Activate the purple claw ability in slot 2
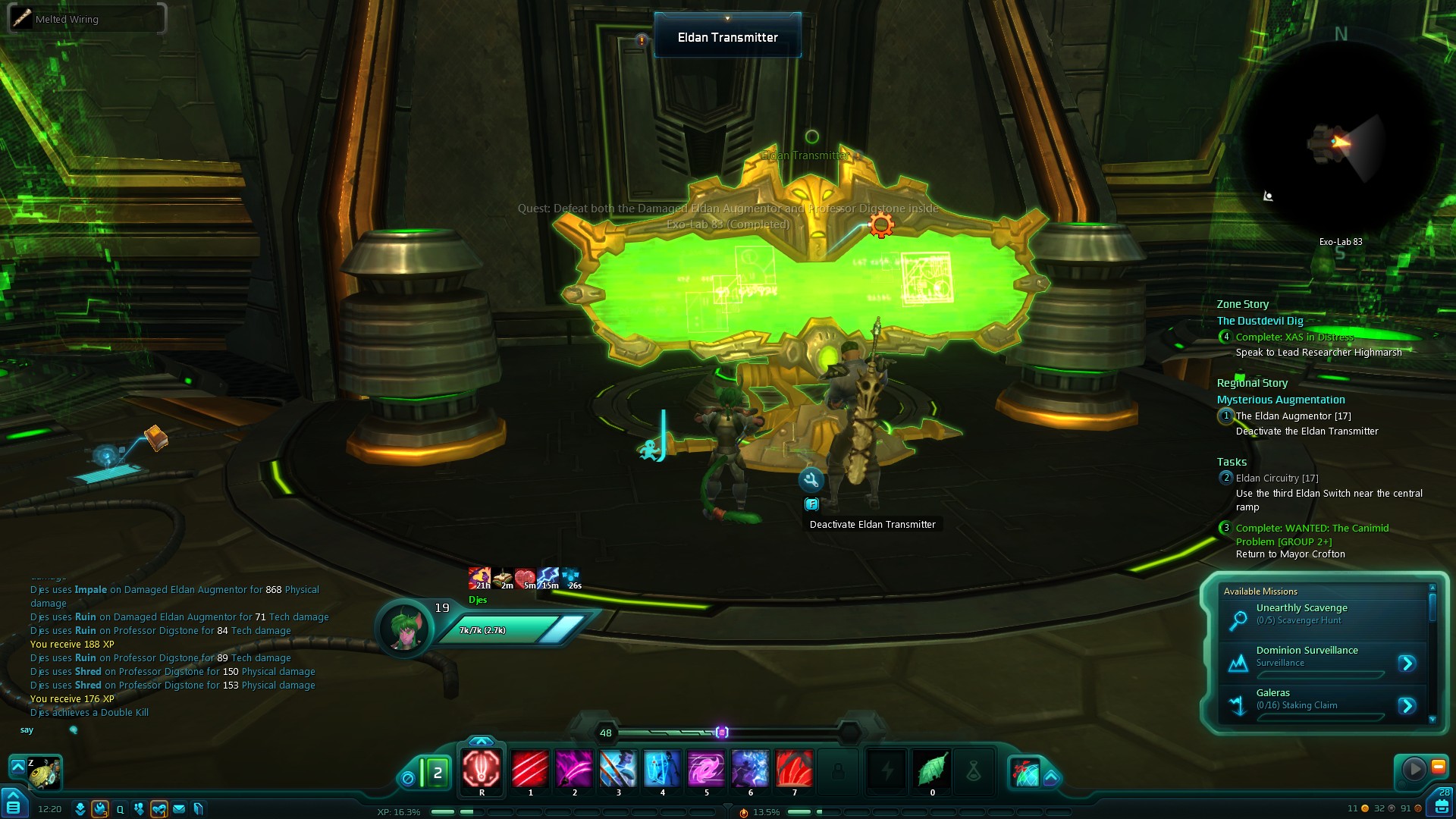Viewport: 1456px width, 819px height. pyautogui.click(x=574, y=769)
